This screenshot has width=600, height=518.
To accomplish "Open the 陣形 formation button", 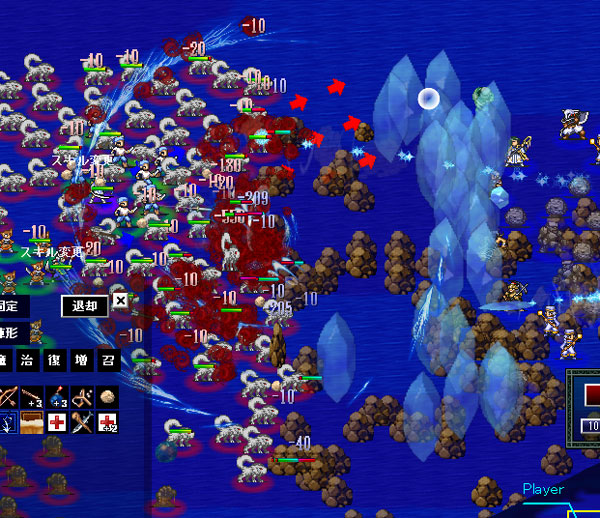I will [x=12, y=331].
